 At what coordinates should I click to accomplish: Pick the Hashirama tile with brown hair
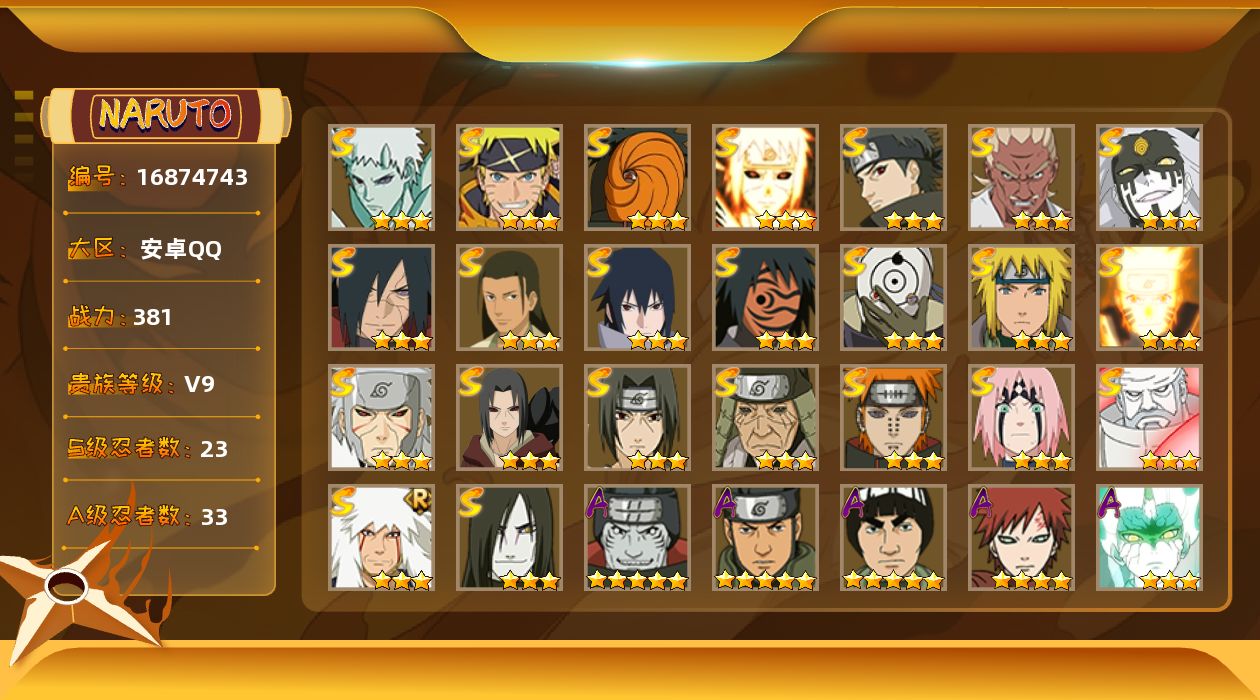509,297
